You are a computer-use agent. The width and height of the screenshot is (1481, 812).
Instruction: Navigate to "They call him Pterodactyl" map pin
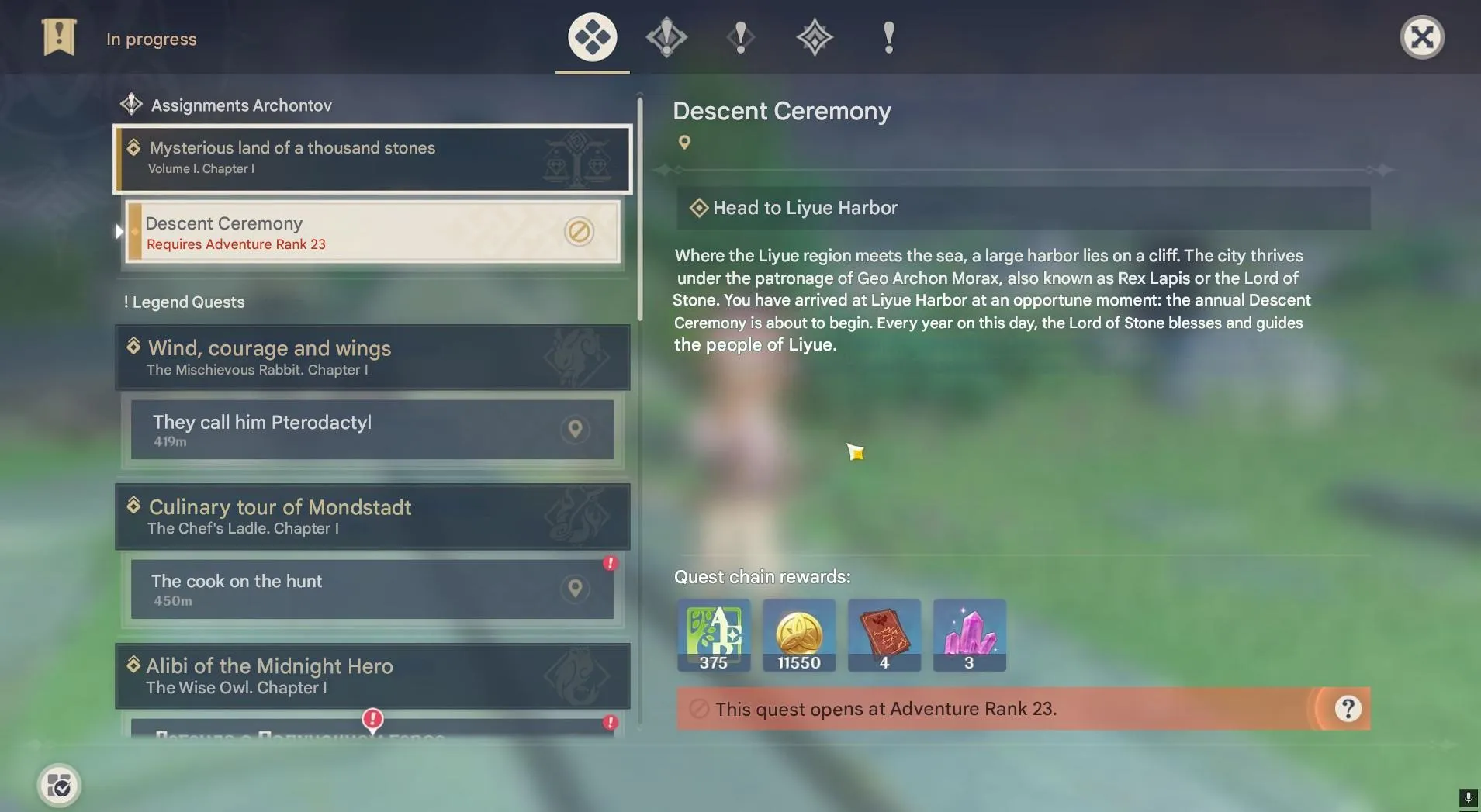tap(575, 430)
